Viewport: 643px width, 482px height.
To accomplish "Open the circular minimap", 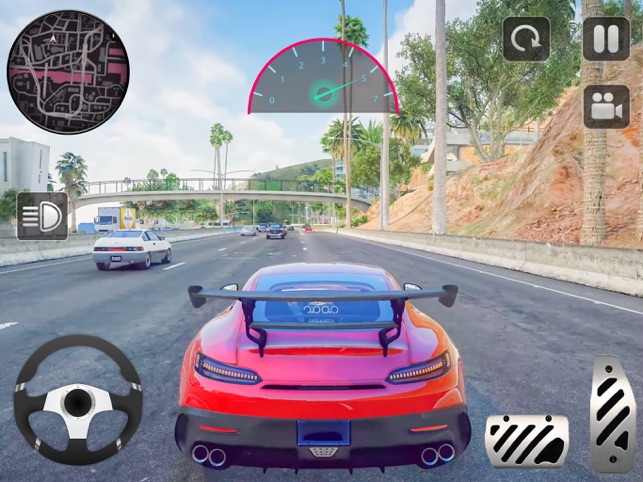I will pos(68,72).
